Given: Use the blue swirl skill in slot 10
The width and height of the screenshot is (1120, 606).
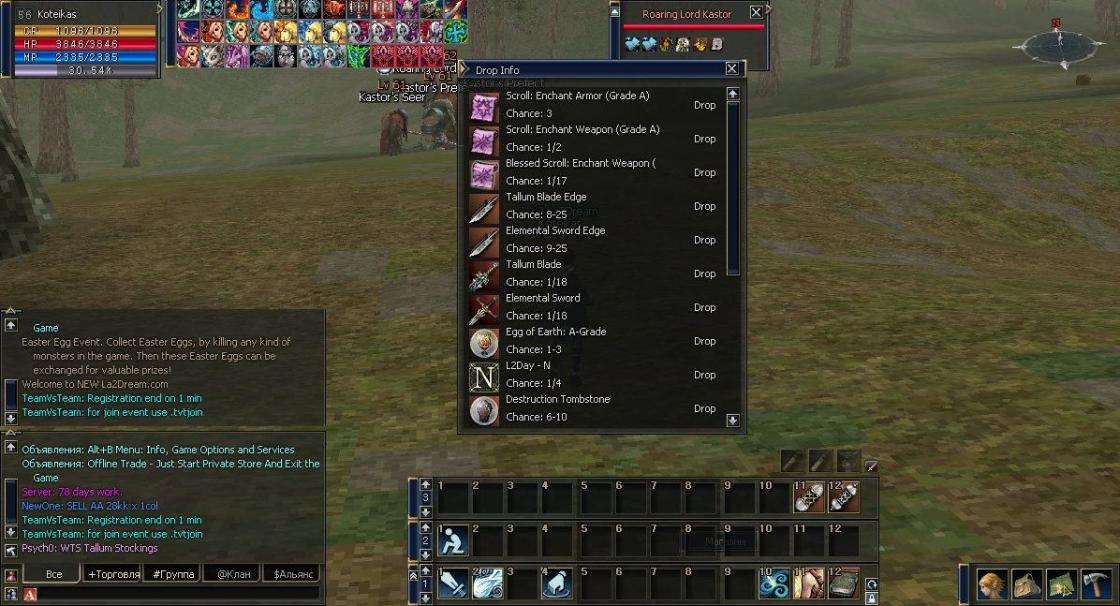Looking at the screenshot, I should pos(773,583).
